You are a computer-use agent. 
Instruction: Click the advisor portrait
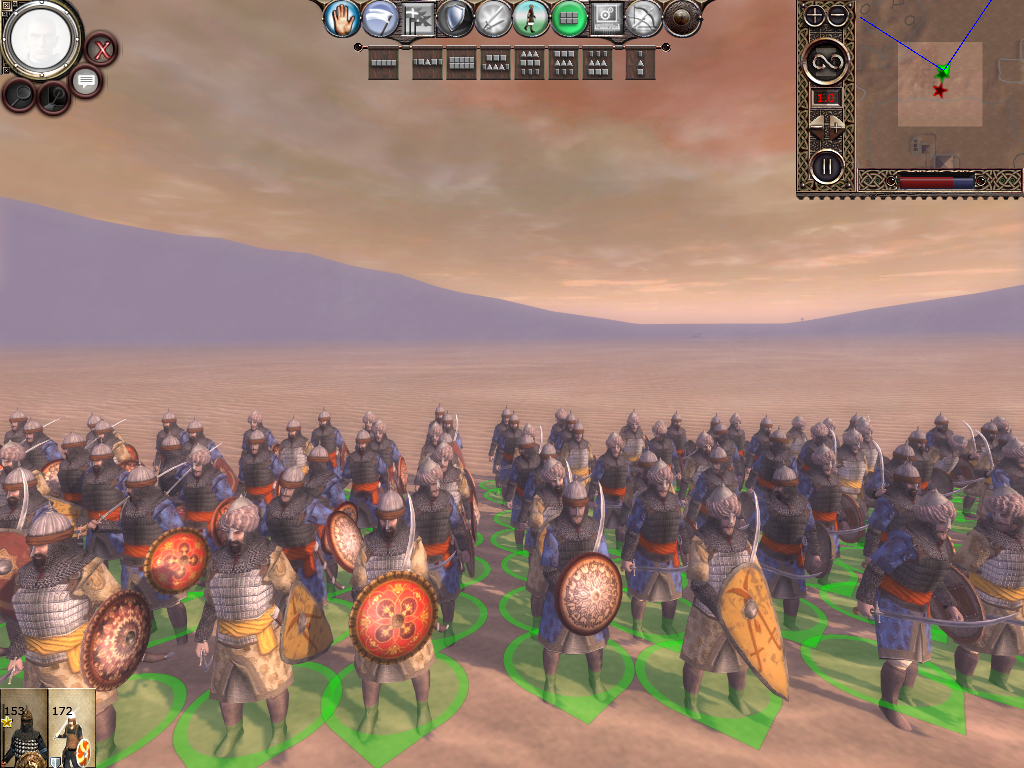tap(42, 38)
